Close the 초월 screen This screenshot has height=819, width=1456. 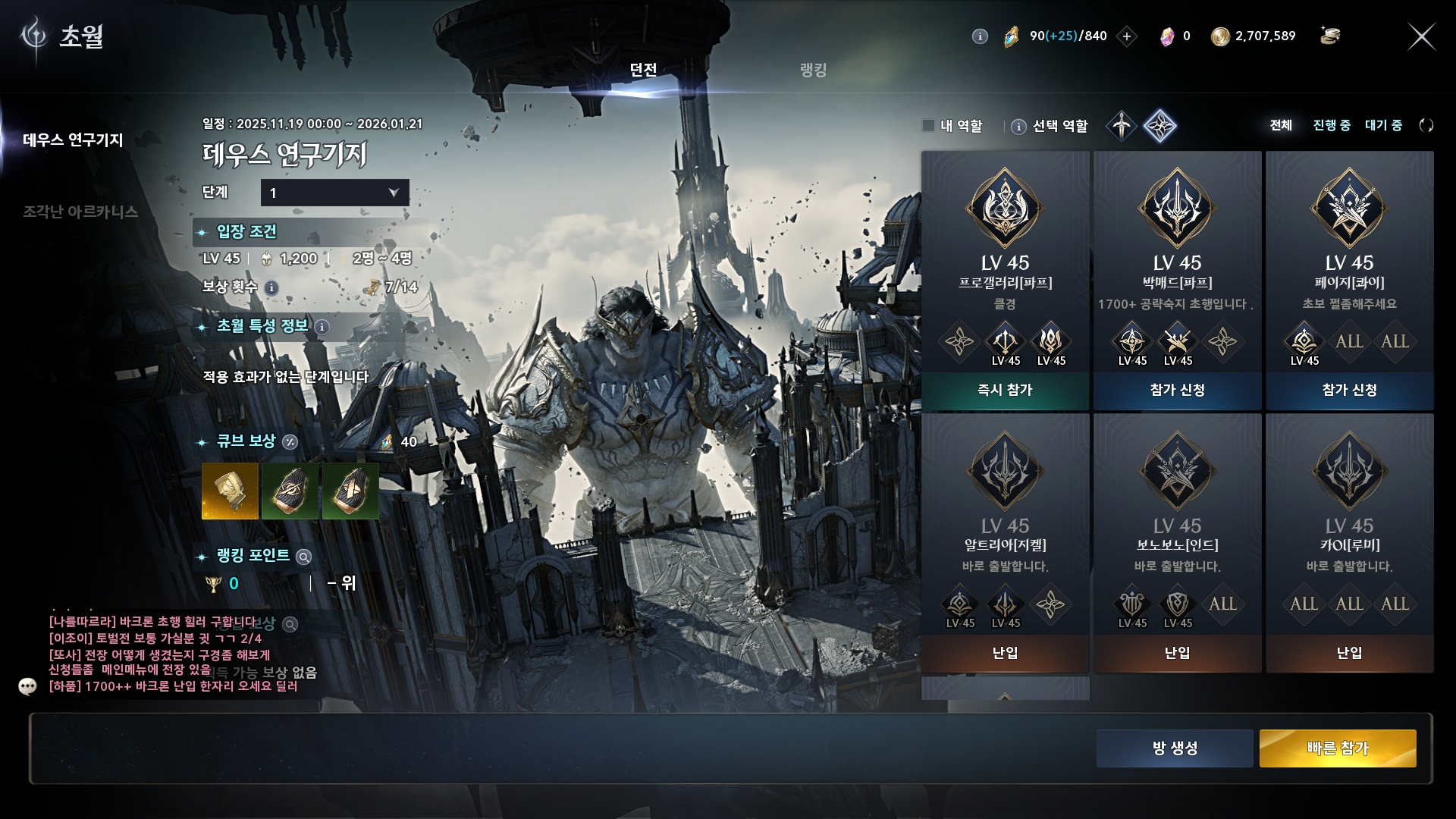pos(1421,36)
